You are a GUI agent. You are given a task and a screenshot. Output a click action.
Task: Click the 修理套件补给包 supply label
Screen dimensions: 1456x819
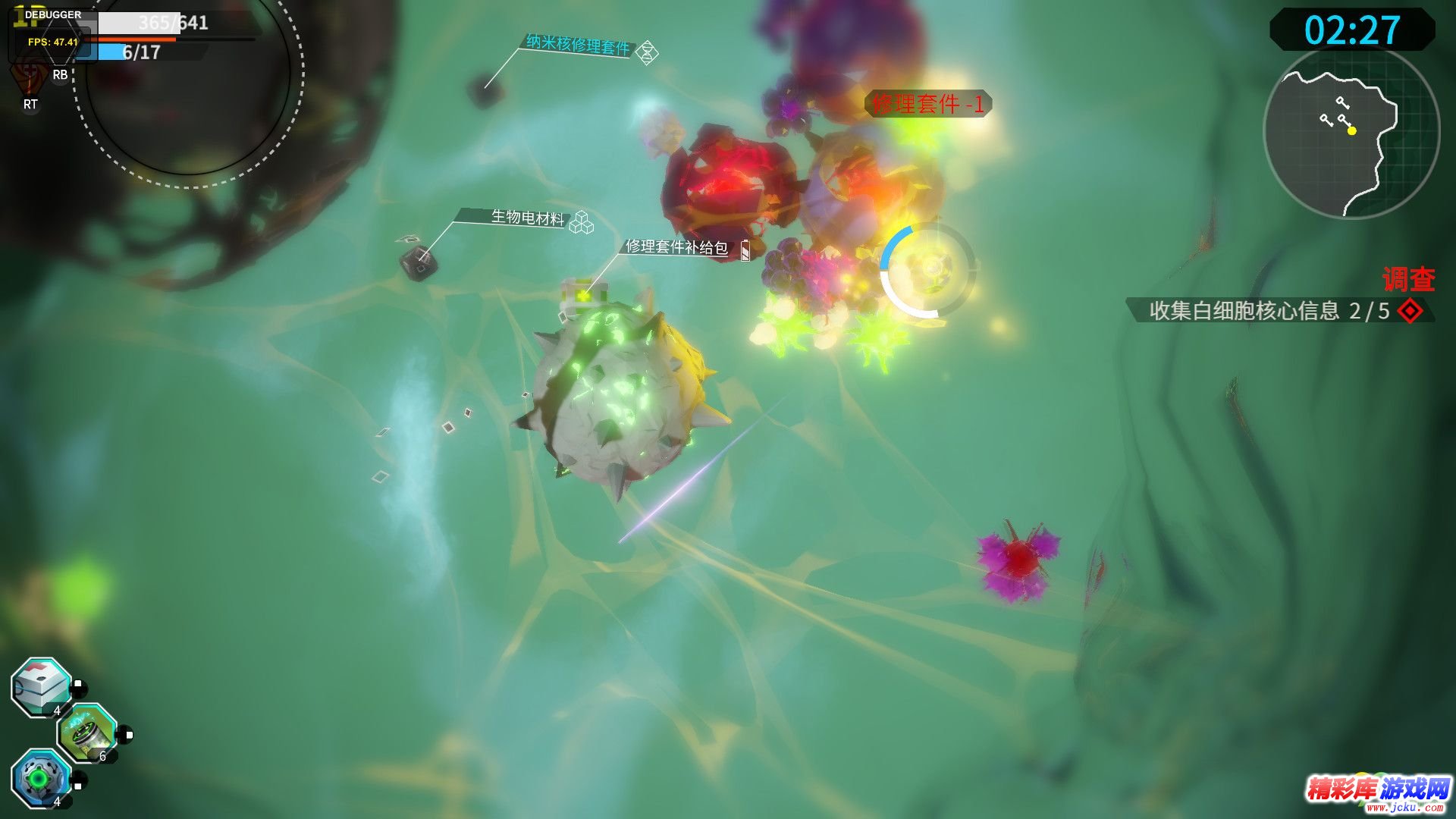[x=676, y=247]
